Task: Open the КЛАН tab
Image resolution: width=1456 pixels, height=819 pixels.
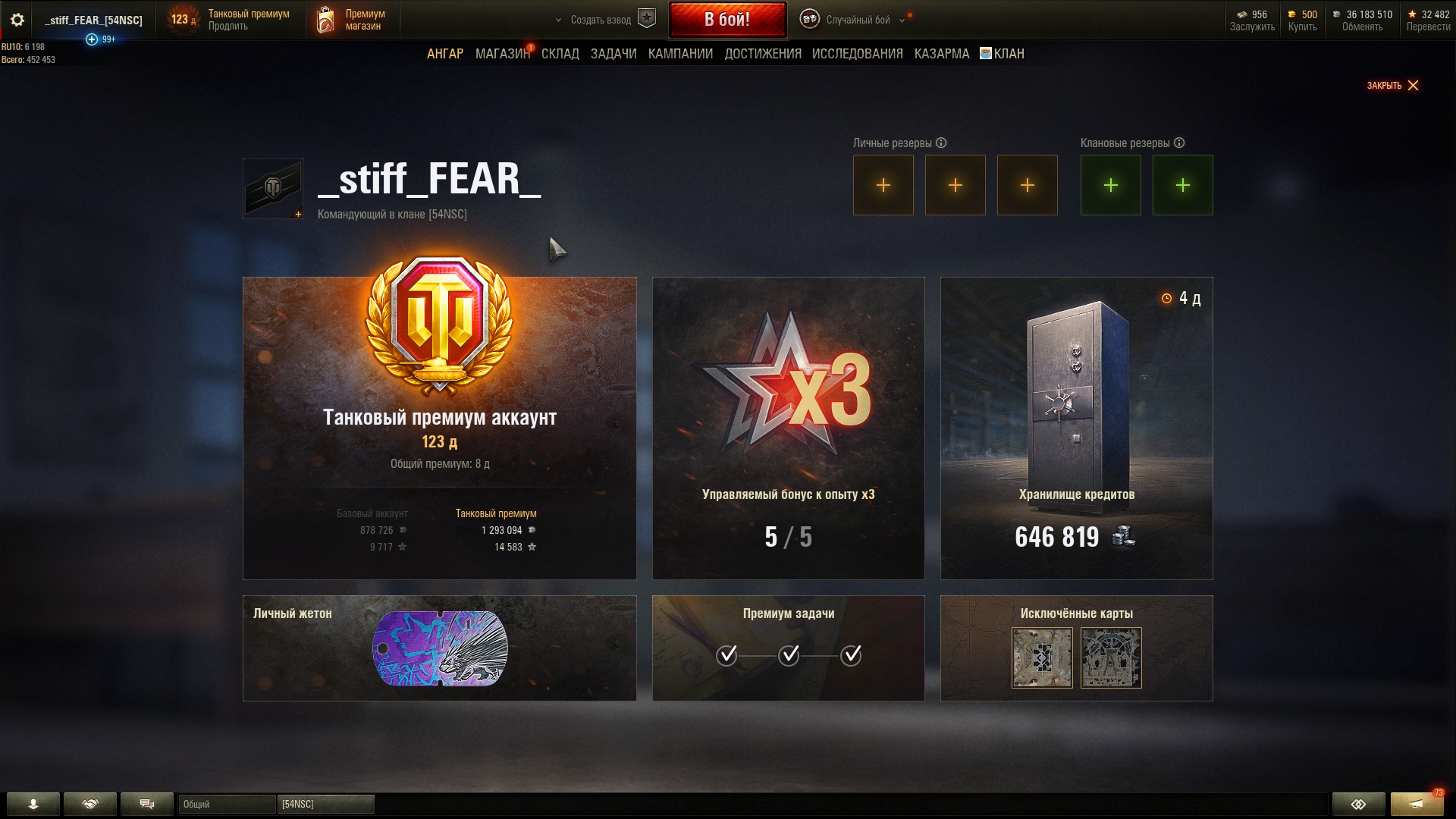Action: pos(1008,54)
